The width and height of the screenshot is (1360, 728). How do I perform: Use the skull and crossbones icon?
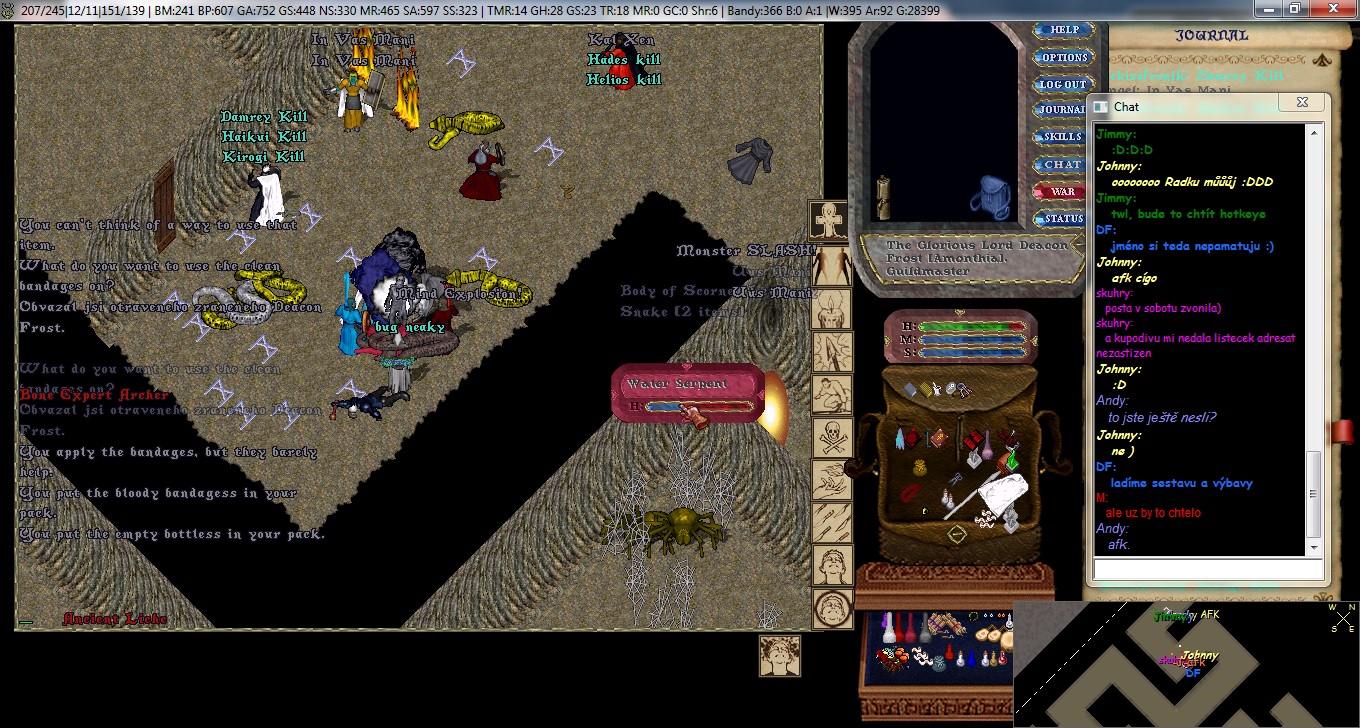coord(832,436)
